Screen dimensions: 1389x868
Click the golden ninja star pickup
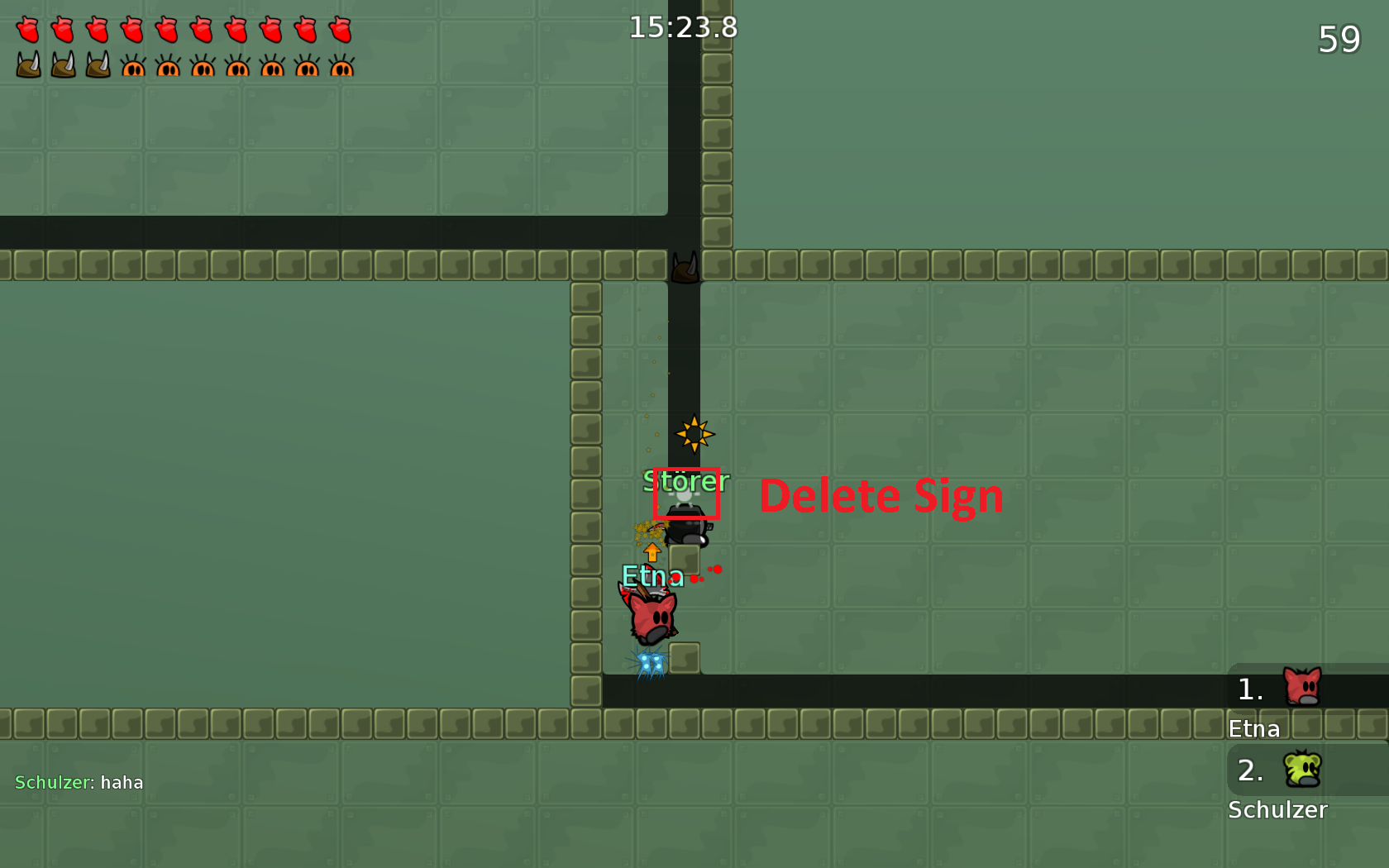click(696, 433)
